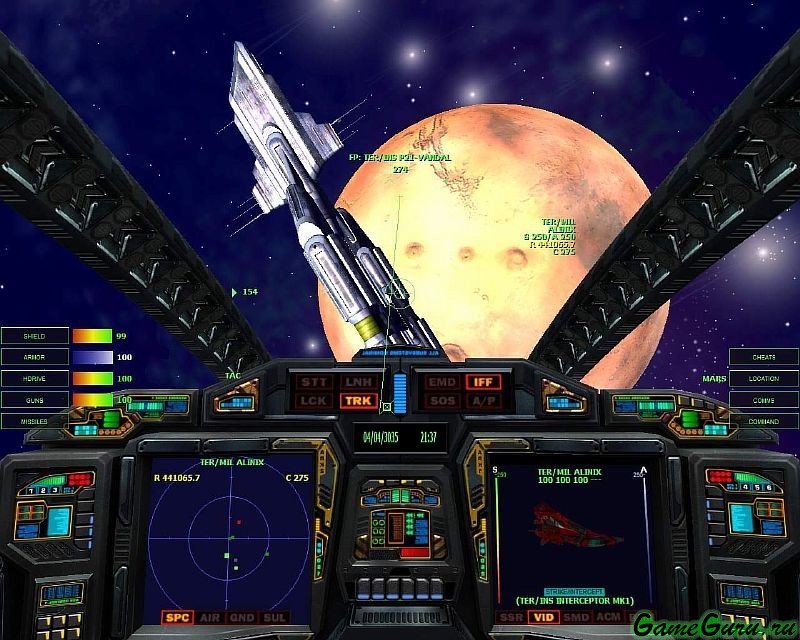800x640 pixels.
Task: Switch radar to SUL mode
Action: click(x=273, y=618)
